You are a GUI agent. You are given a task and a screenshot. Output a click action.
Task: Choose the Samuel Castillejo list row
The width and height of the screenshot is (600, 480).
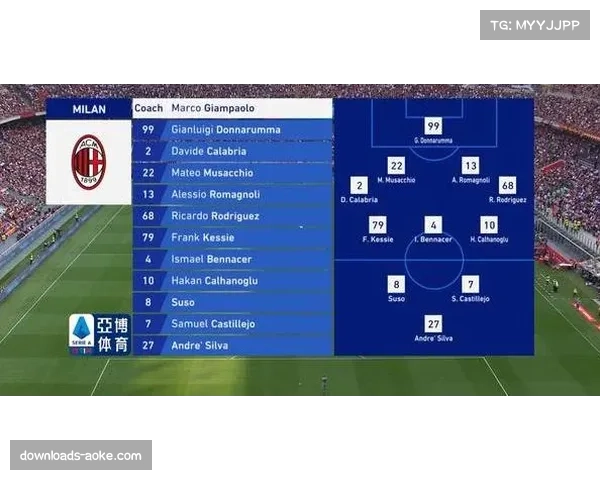coord(232,324)
